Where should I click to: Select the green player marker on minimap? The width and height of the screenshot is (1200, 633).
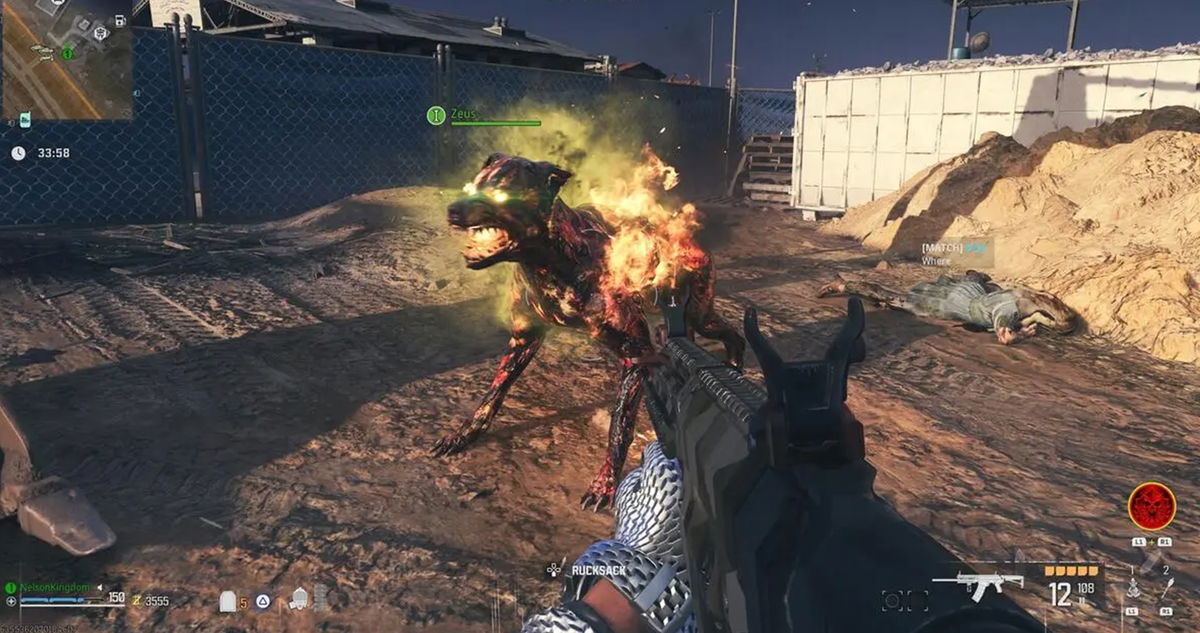pyautogui.click(x=67, y=52)
